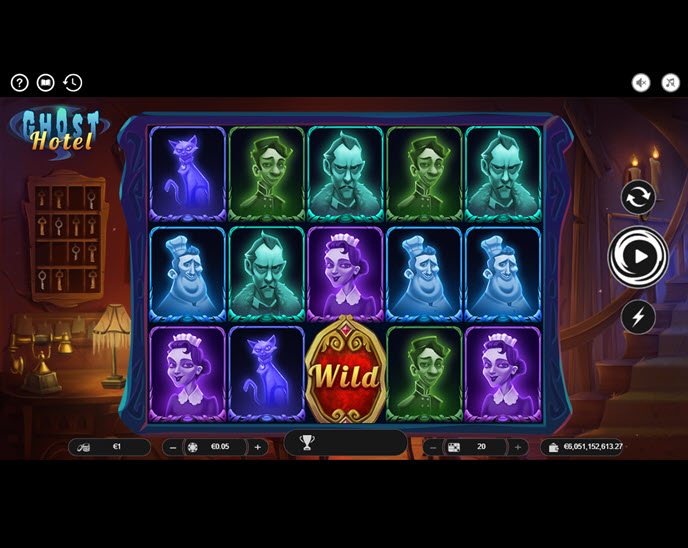Show the game history clock icon
This screenshot has width=688, height=548.
[x=72, y=83]
